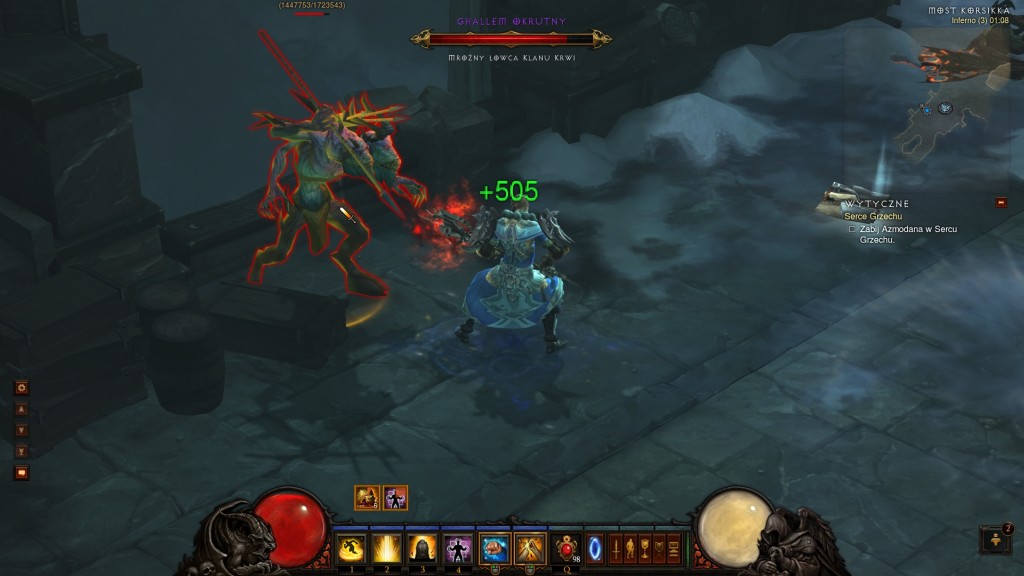
Task: Open the notification button with badge 2
Action: point(995,540)
